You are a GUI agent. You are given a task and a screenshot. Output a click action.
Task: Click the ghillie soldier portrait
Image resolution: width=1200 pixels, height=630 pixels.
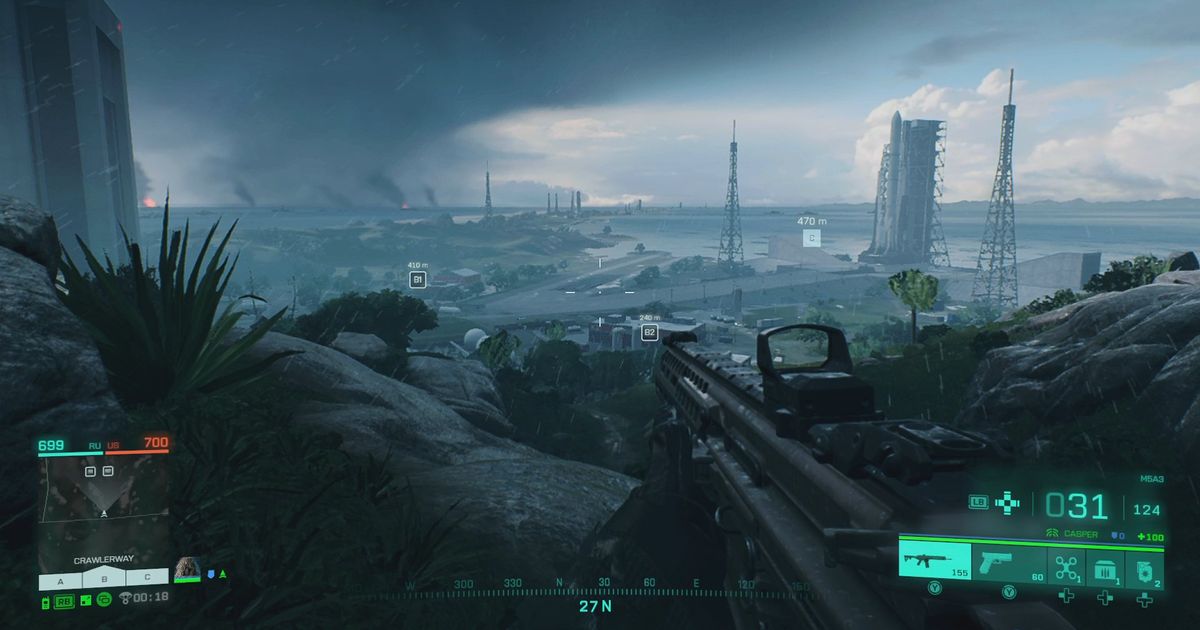point(187,569)
